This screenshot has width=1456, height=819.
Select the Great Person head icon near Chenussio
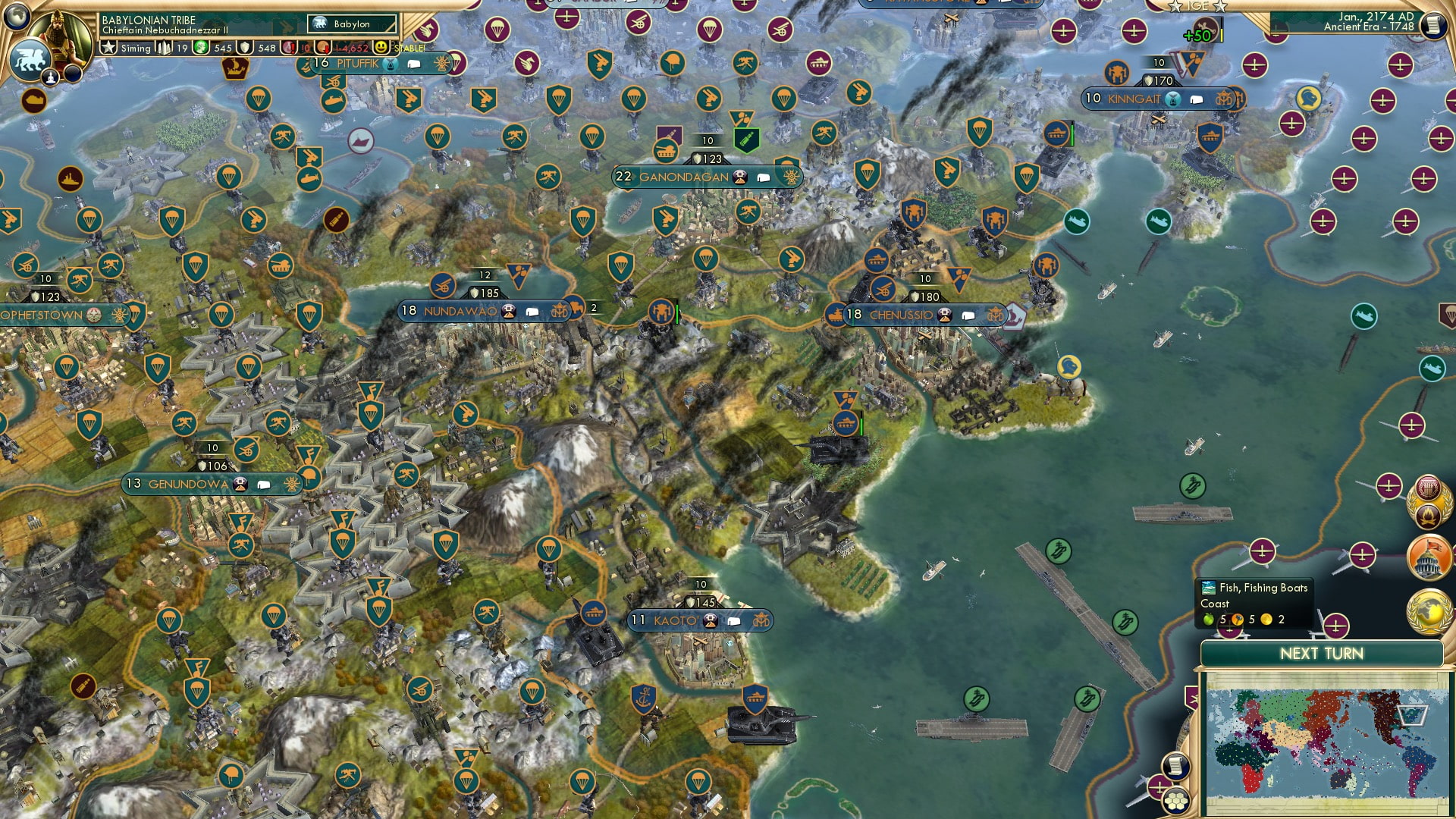click(x=1069, y=366)
